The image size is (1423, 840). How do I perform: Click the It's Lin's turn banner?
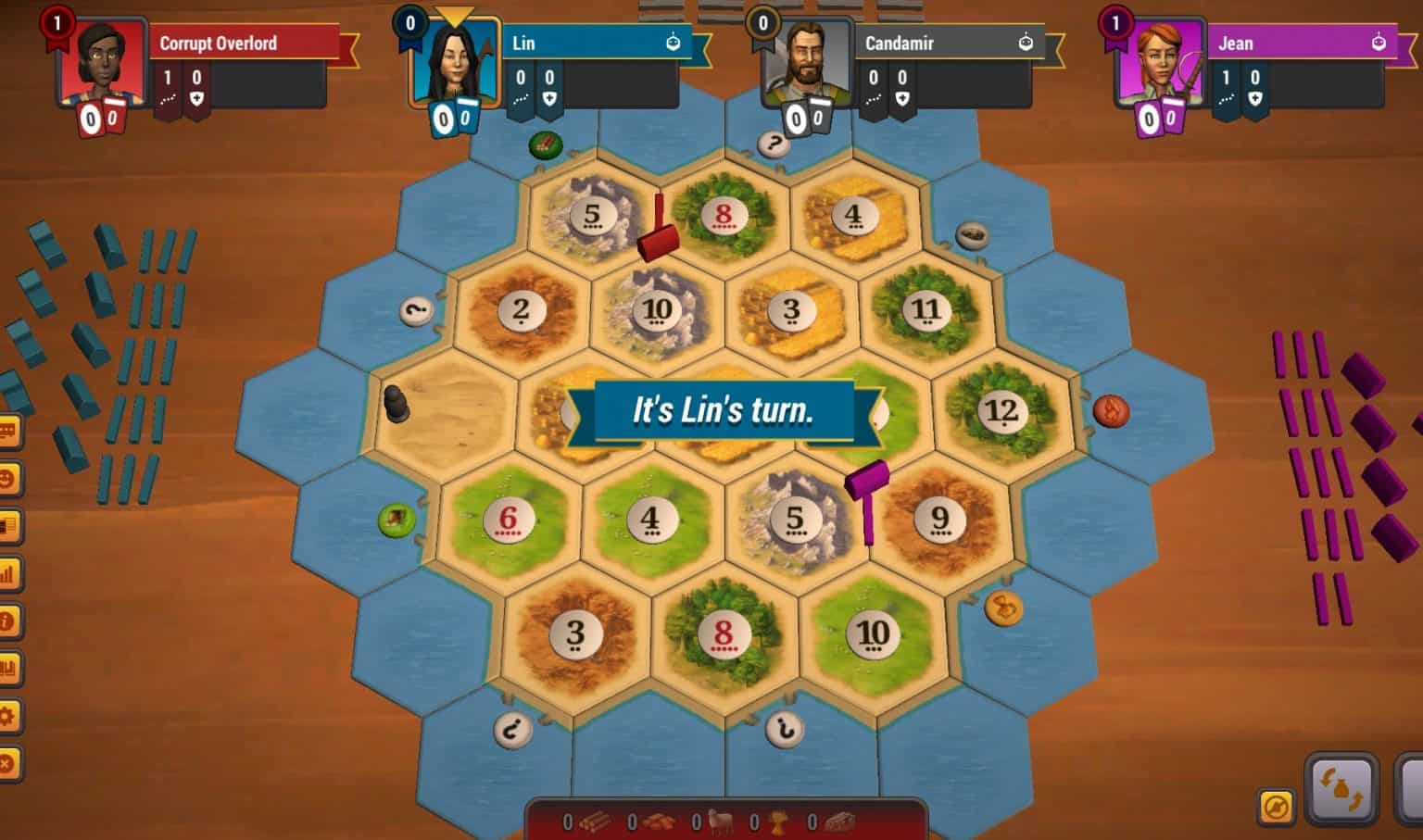tap(724, 407)
